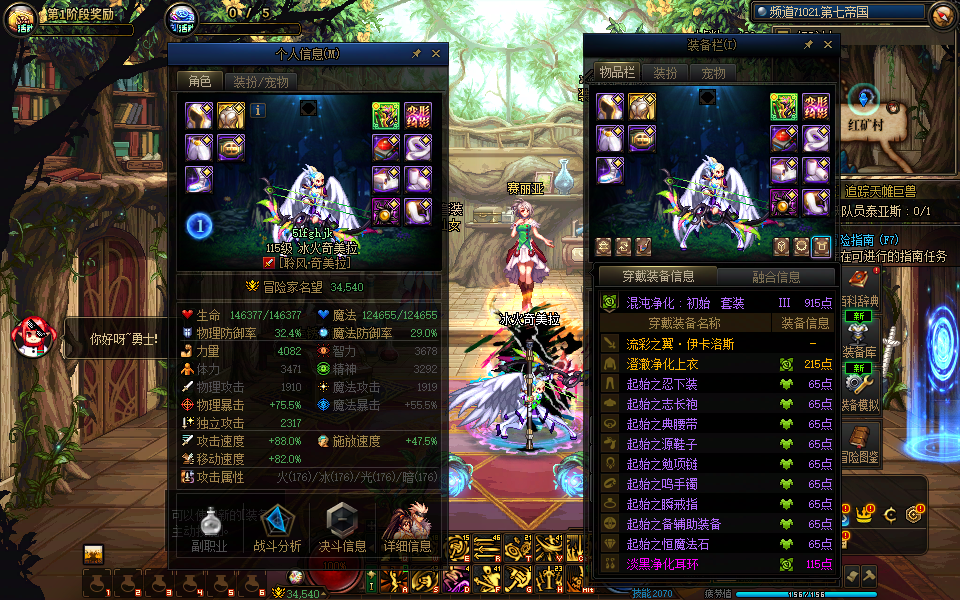The height and width of the screenshot is (600, 960).
Task: Click the 变形幻影 slot in equipment window
Action: pos(816,107)
